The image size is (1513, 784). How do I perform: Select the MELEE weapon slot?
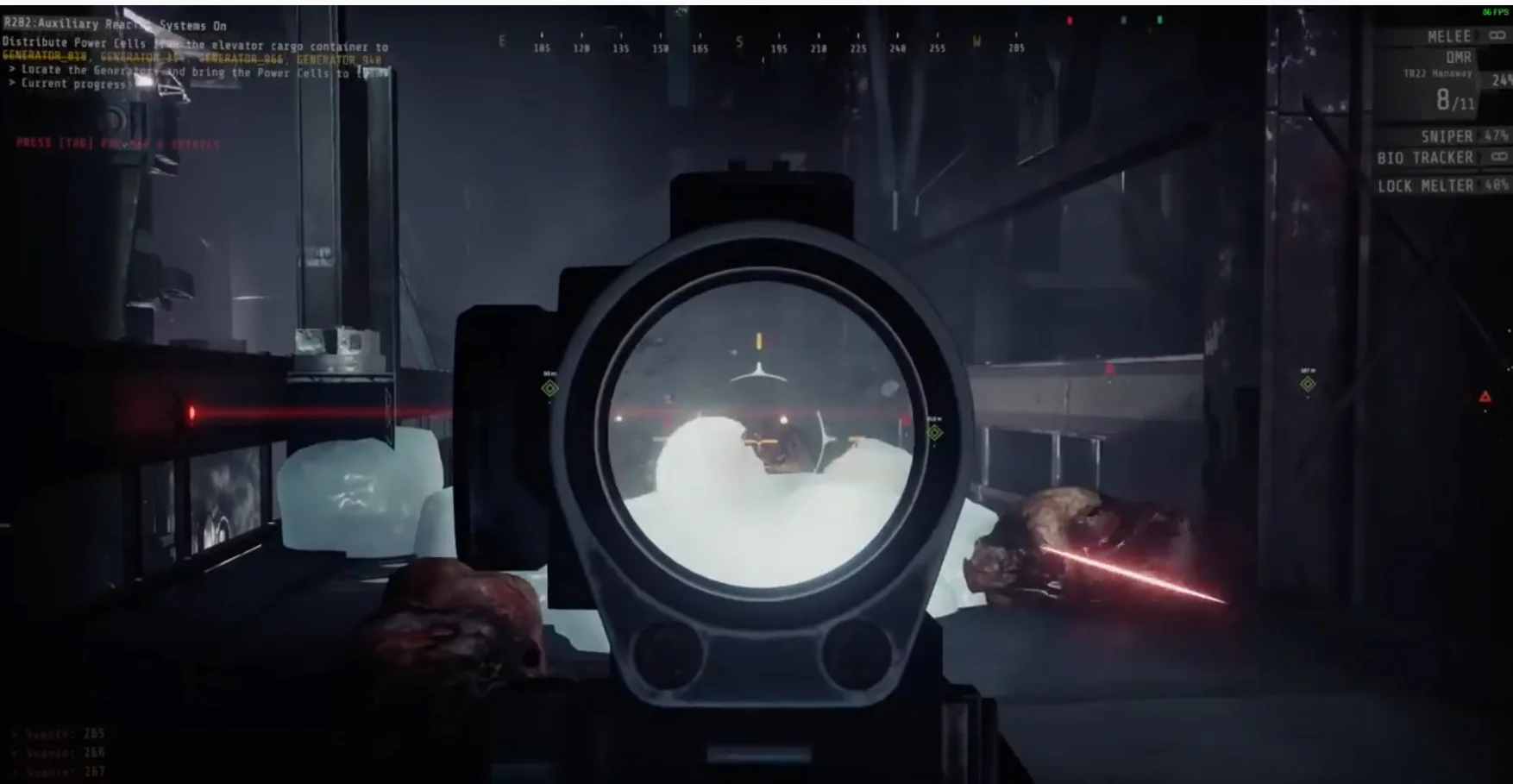point(1449,36)
